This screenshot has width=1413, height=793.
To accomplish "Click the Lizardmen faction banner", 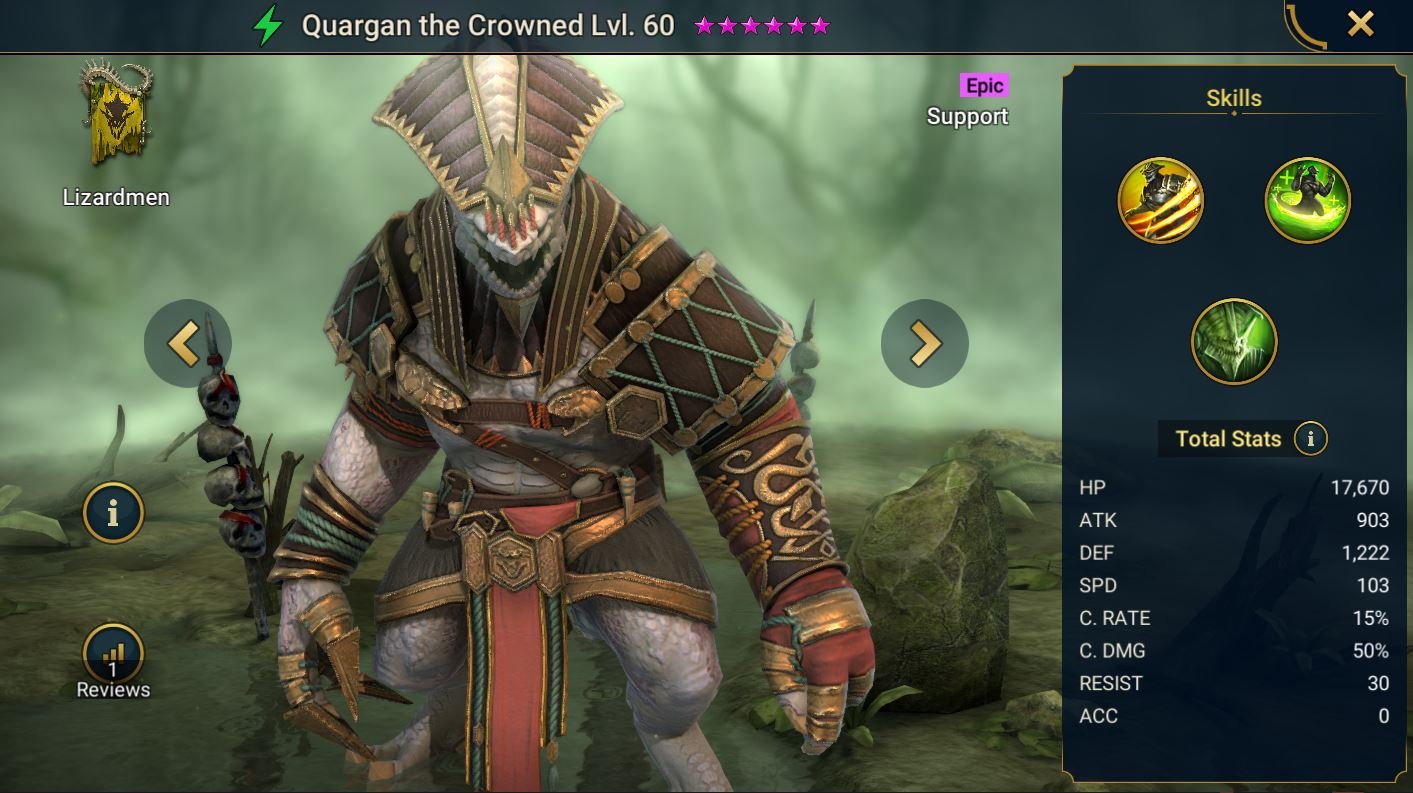I will pos(115,123).
